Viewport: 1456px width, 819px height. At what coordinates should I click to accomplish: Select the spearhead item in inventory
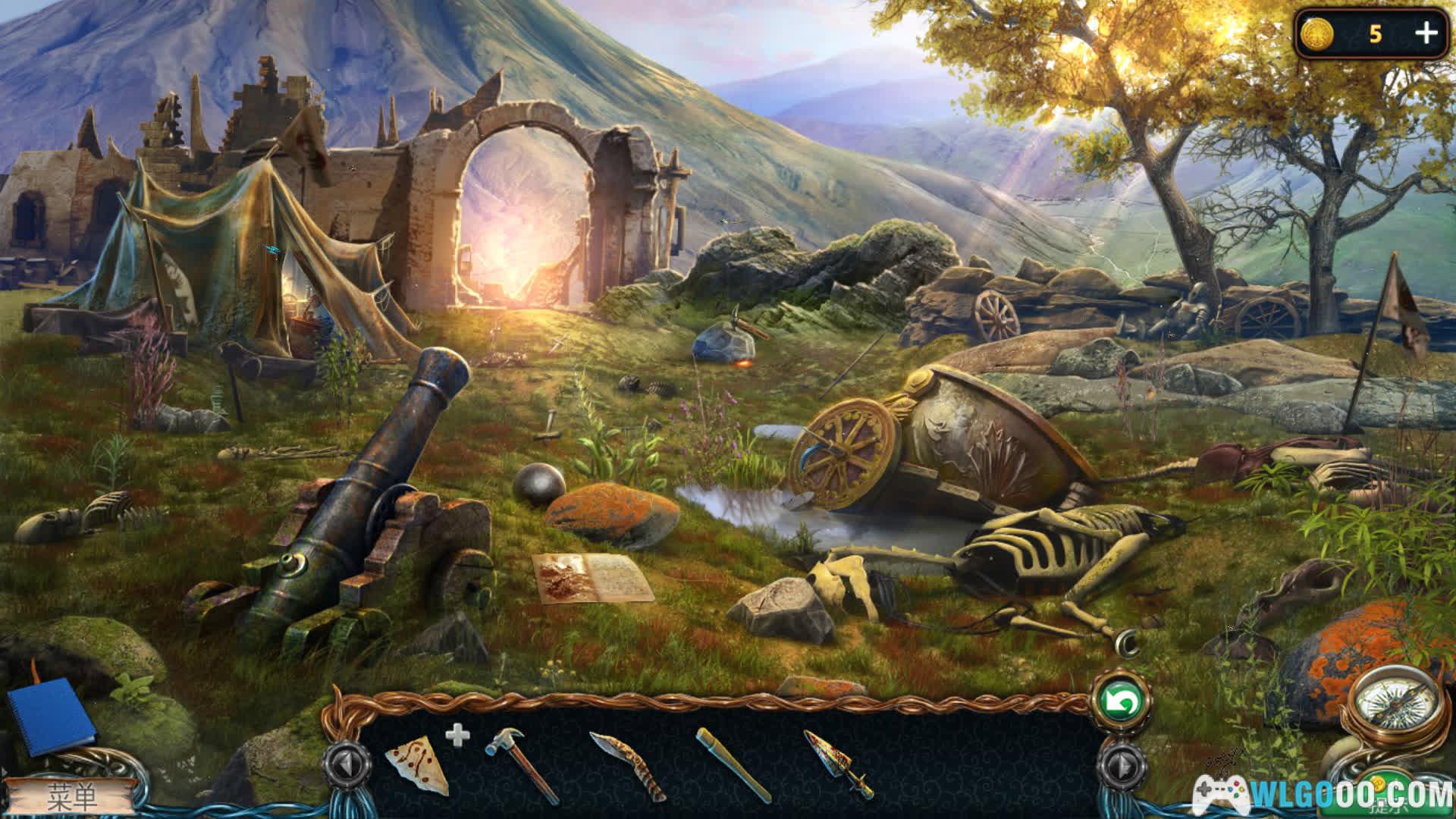[x=838, y=763]
